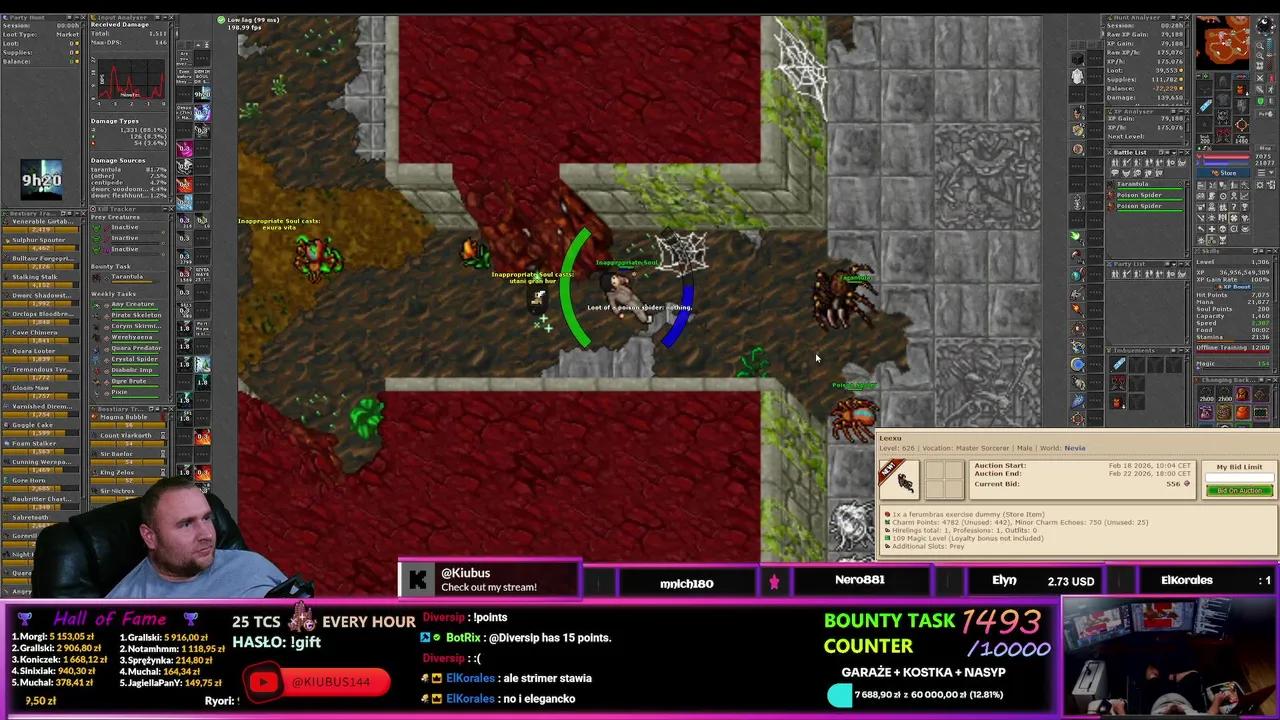
Task: Click the My Bid Limit input field
Action: [1240, 477]
